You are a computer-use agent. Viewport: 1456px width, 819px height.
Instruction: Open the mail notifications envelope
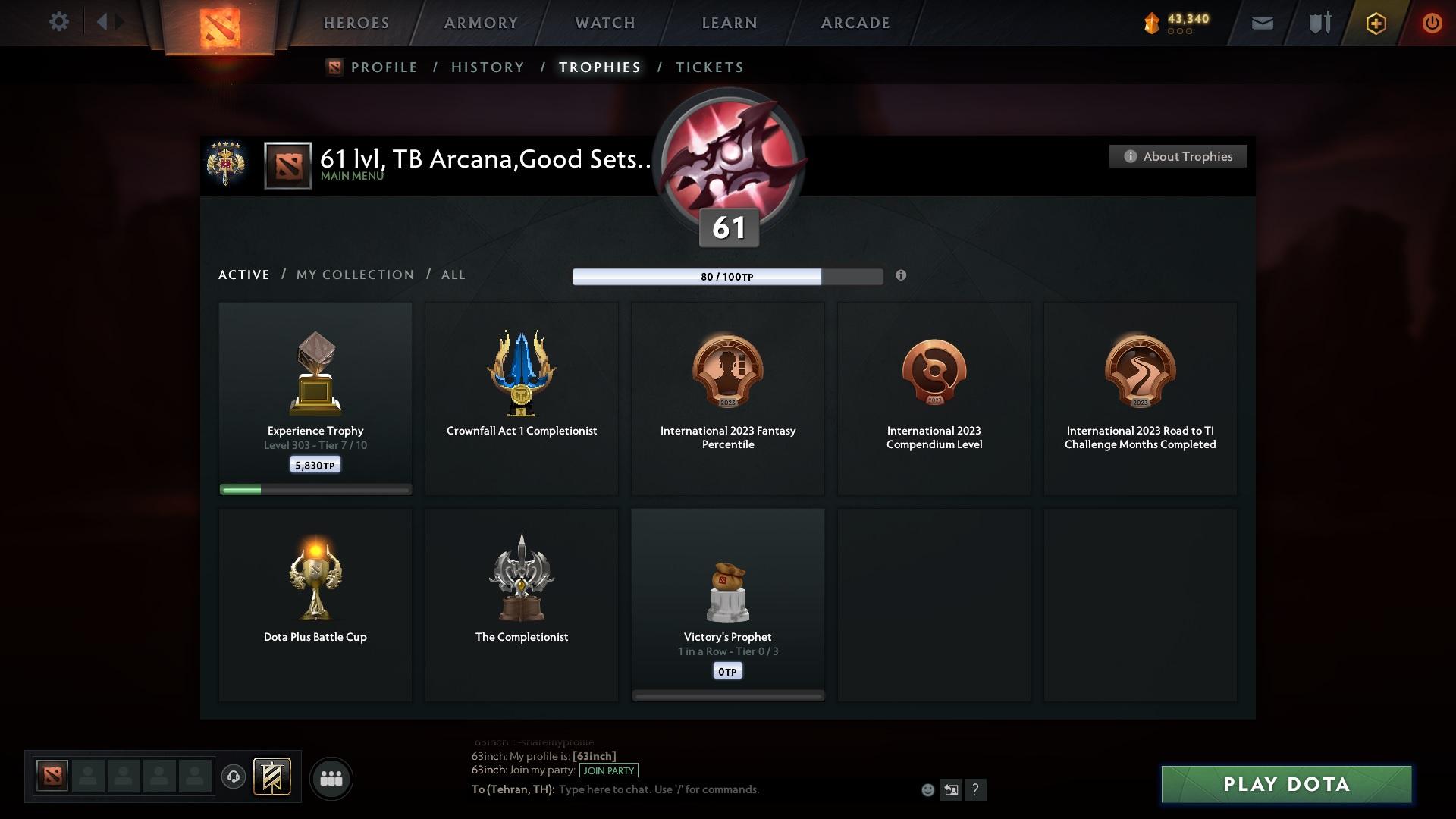point(1261,23)
